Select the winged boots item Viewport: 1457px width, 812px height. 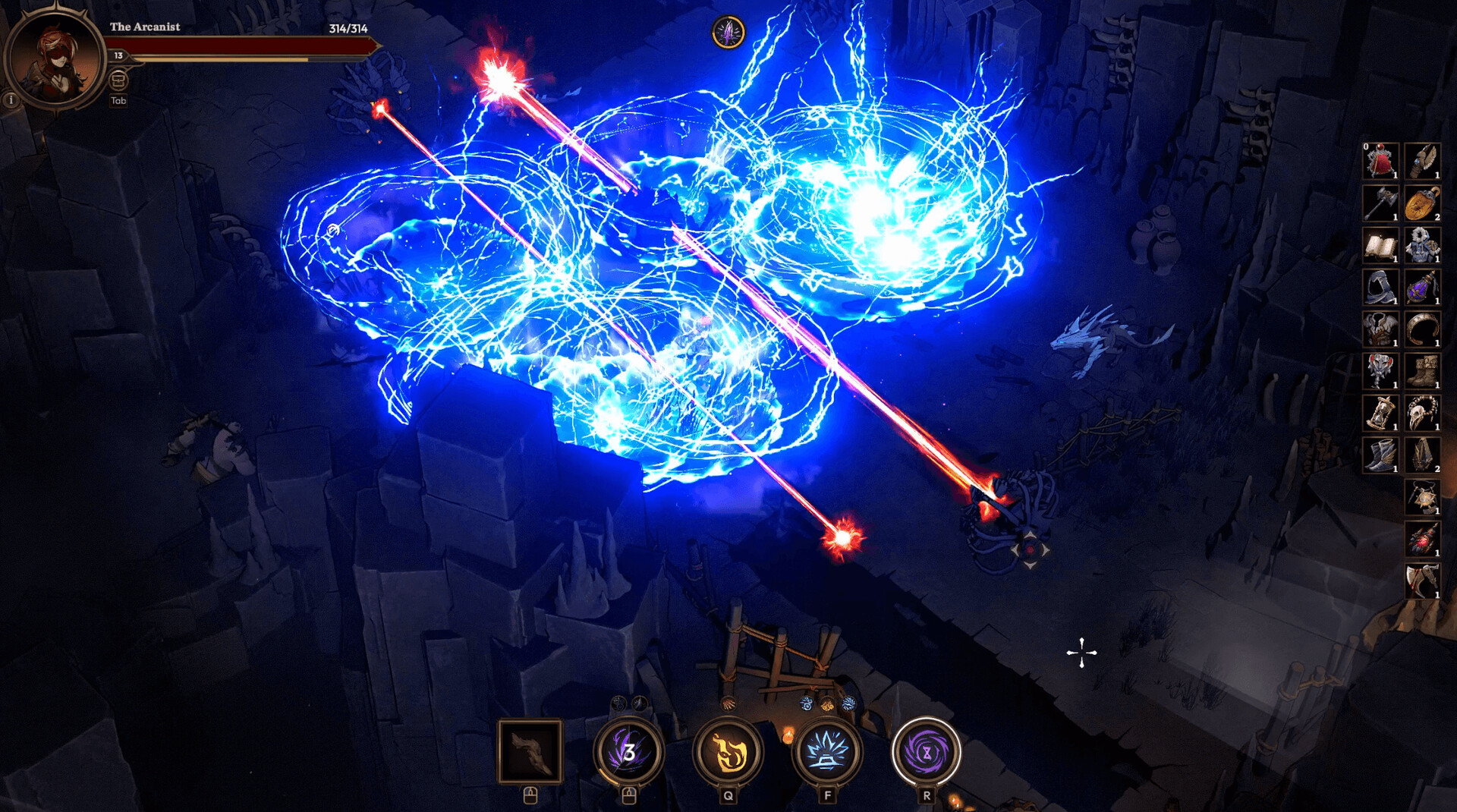pyautogui.click(x=1380, y=455)
